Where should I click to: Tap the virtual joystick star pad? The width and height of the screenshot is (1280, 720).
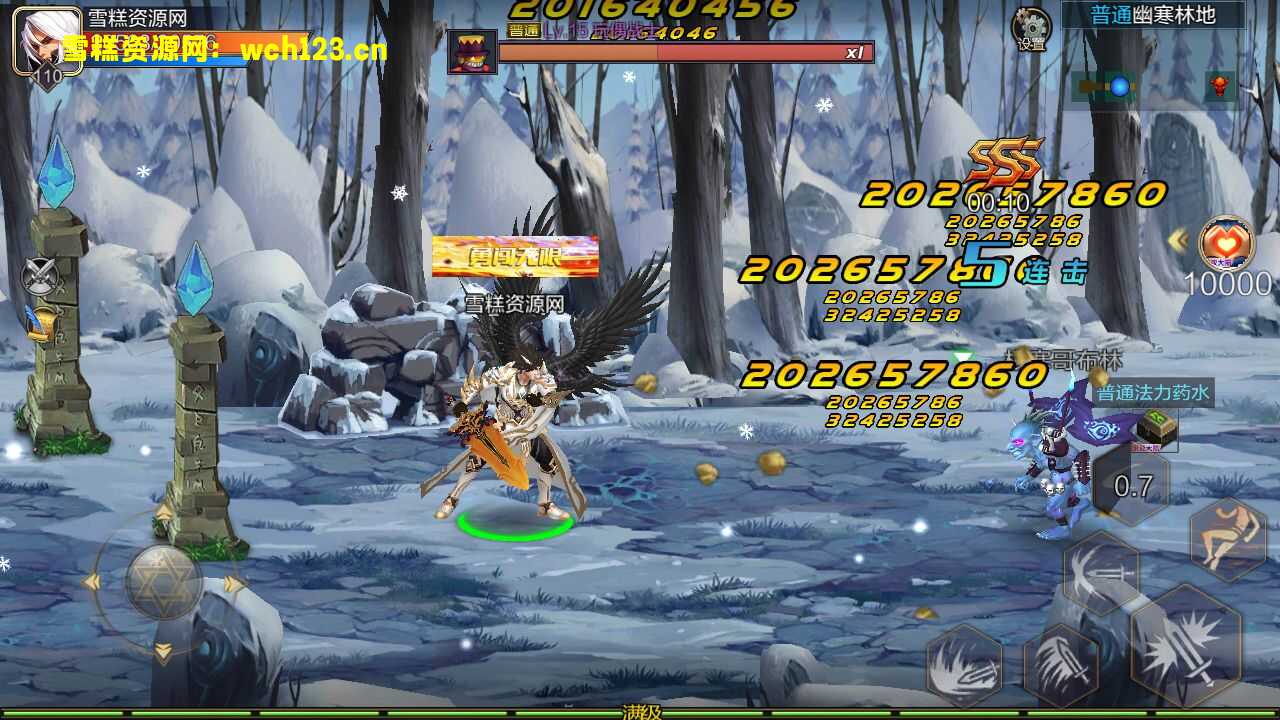coord(163,581)
